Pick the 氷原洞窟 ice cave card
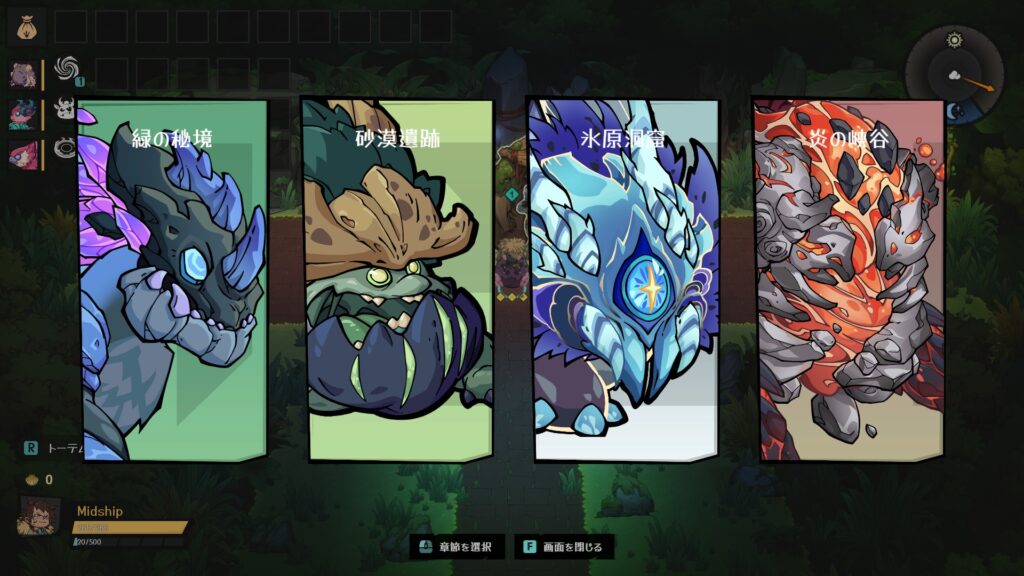 pyautogui.click(x=624, y=280)
